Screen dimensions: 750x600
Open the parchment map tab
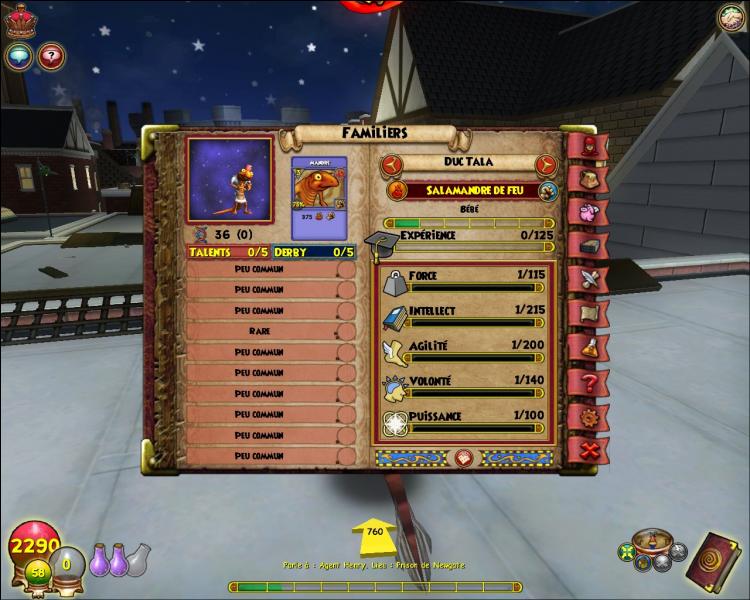(587, 312)
